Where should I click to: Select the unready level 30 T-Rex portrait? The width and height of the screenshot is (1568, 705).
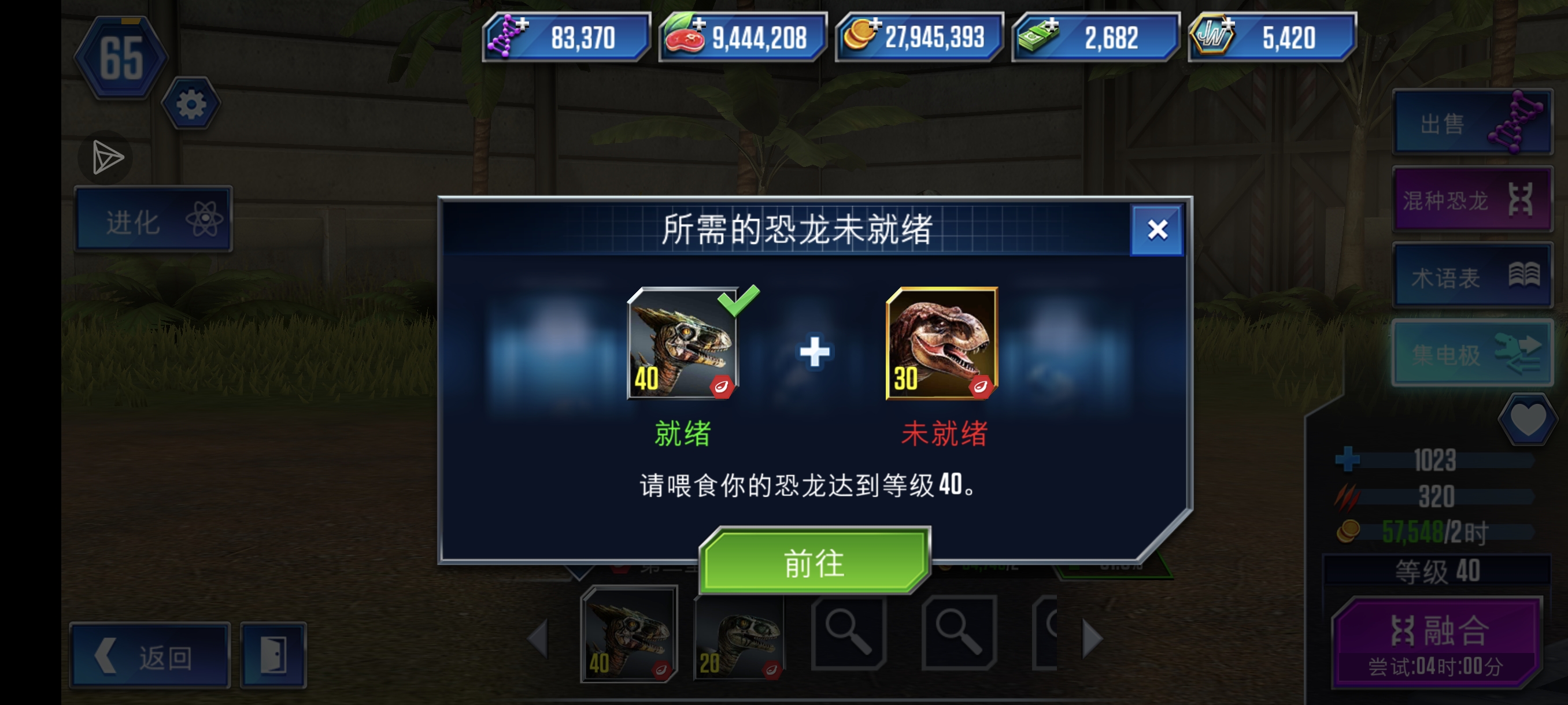click(943, 344)
